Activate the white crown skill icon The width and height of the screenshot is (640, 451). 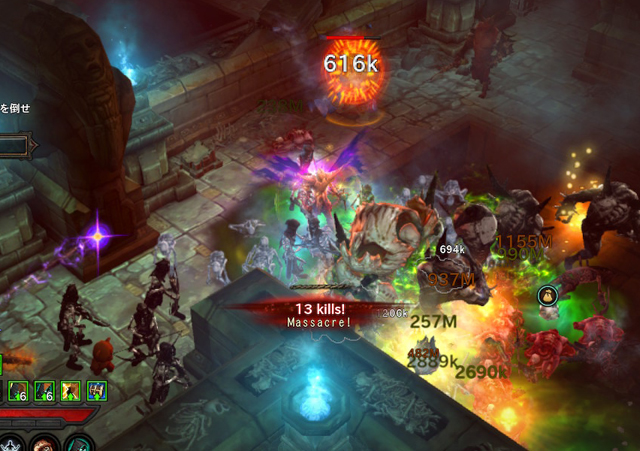tap(8, 445)
